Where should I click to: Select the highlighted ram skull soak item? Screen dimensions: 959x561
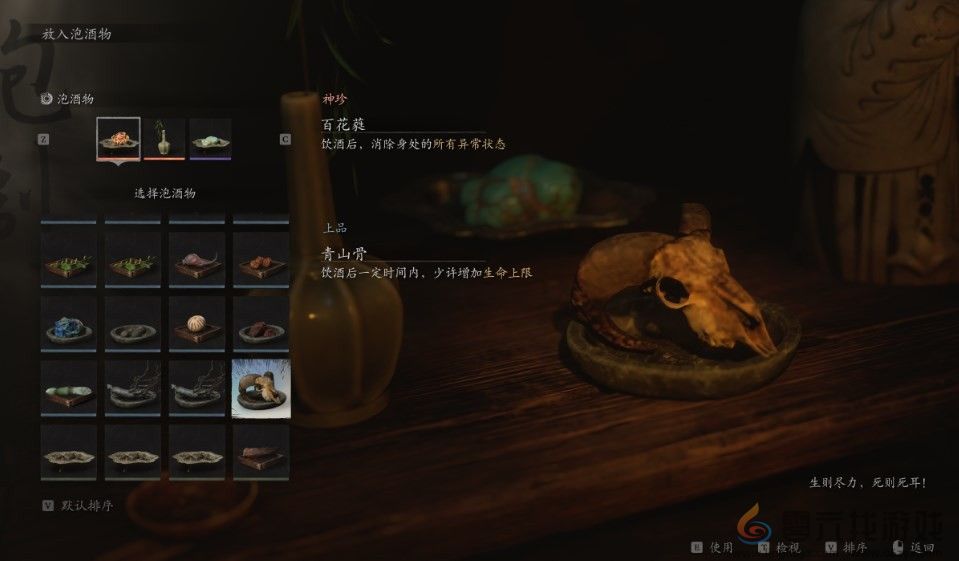click(x=261, y=389)
